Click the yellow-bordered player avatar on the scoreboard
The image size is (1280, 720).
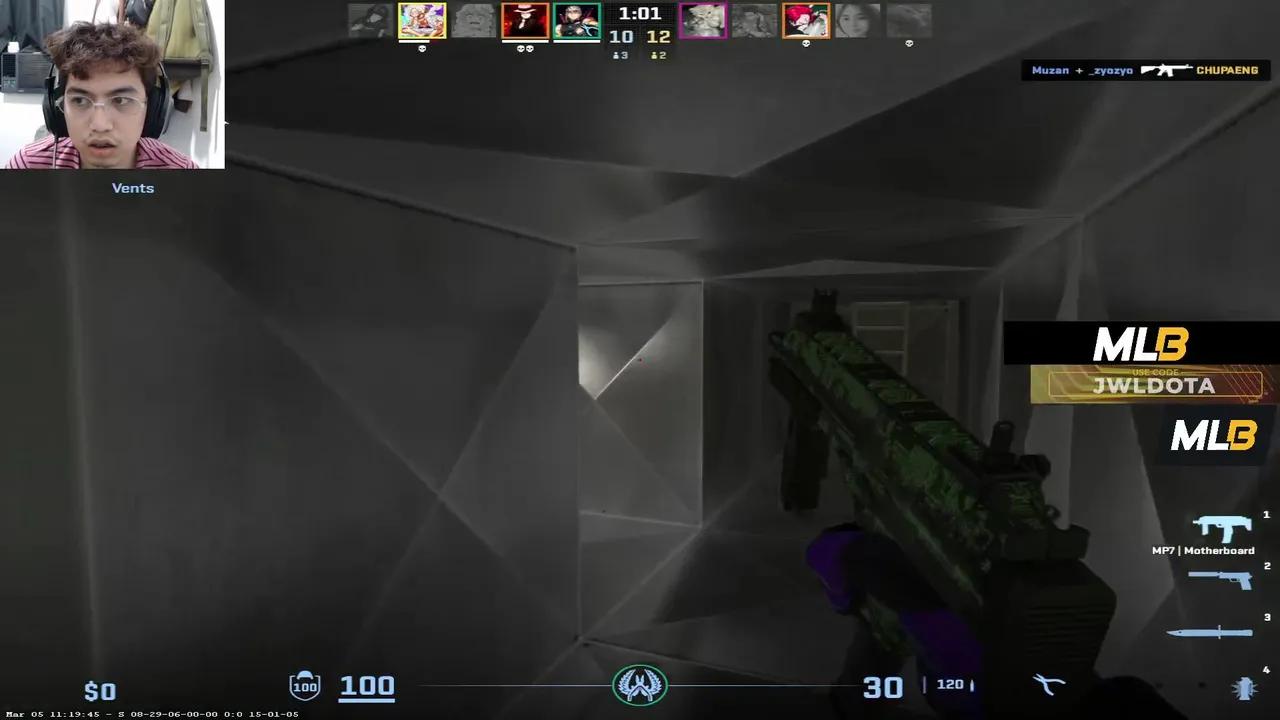pyautogui.click(x=422, y=20)
